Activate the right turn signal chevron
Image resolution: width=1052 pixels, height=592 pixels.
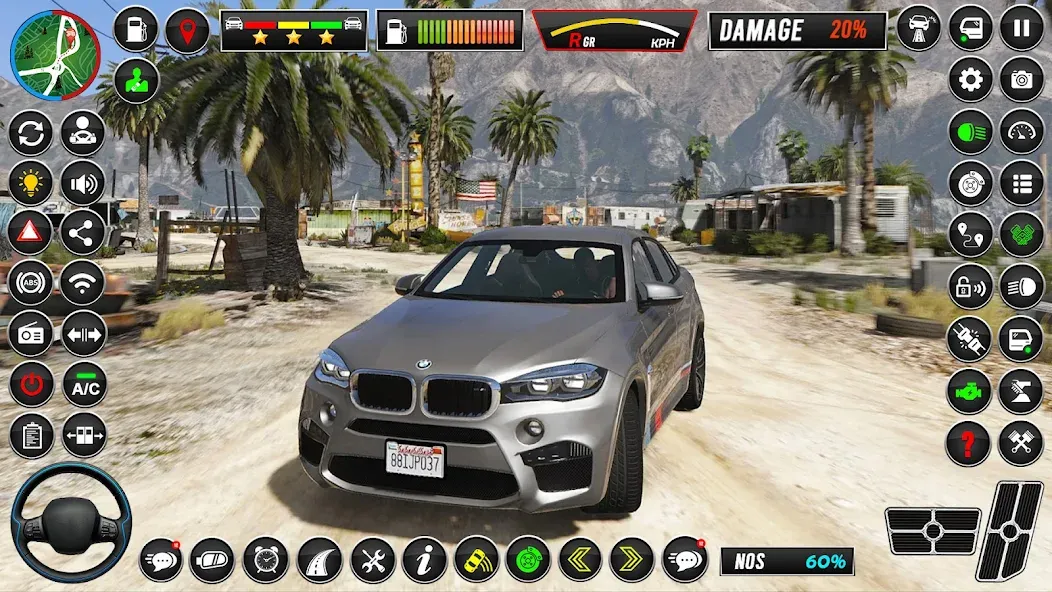point(631,559)
